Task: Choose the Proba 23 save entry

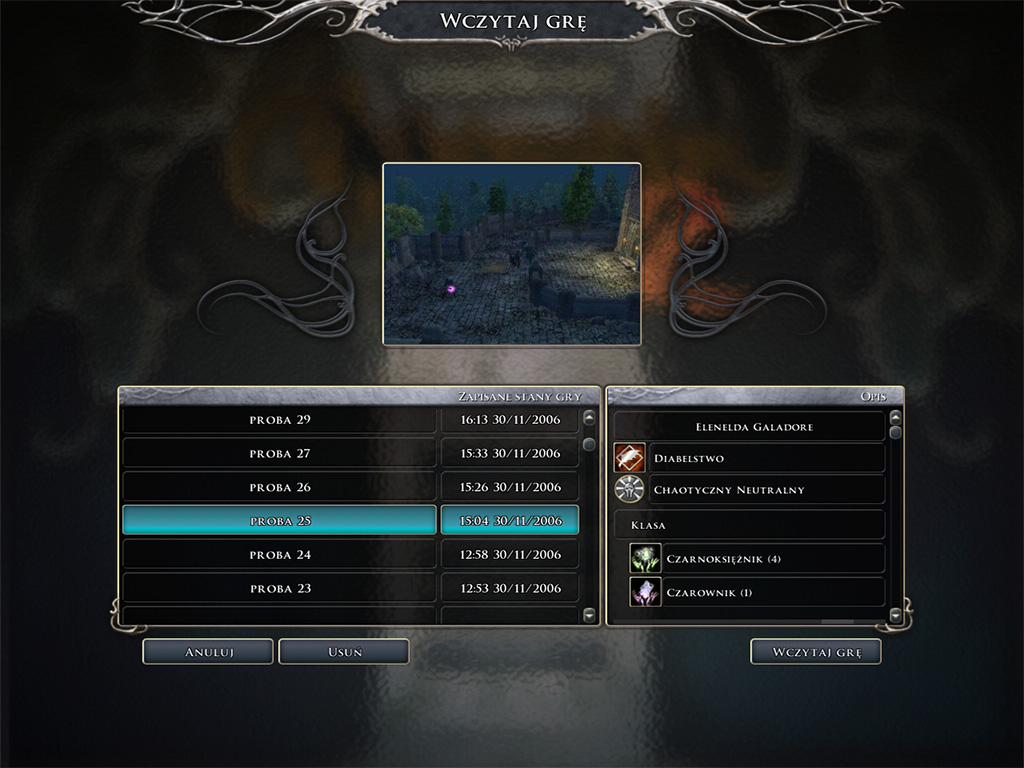Action: tap(280, 589)
